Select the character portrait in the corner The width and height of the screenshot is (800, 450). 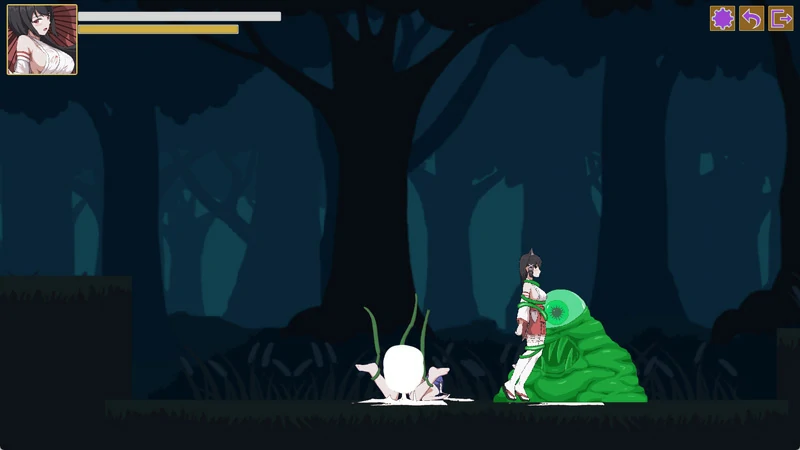click(42, 40)
